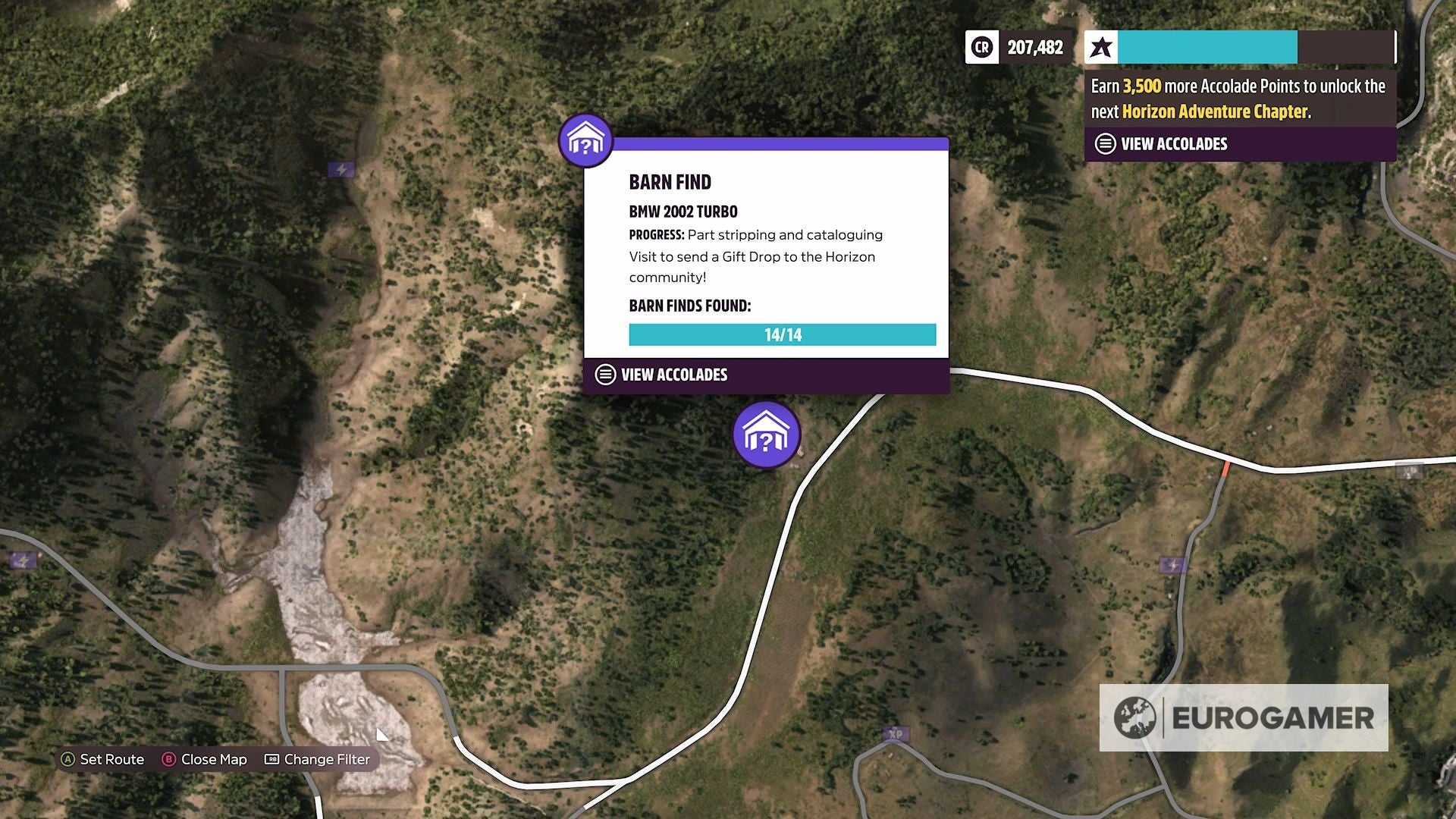Select the BMW 2002 Turbo title text
The image size is (1456, 819).
click(x=683, y=212)
